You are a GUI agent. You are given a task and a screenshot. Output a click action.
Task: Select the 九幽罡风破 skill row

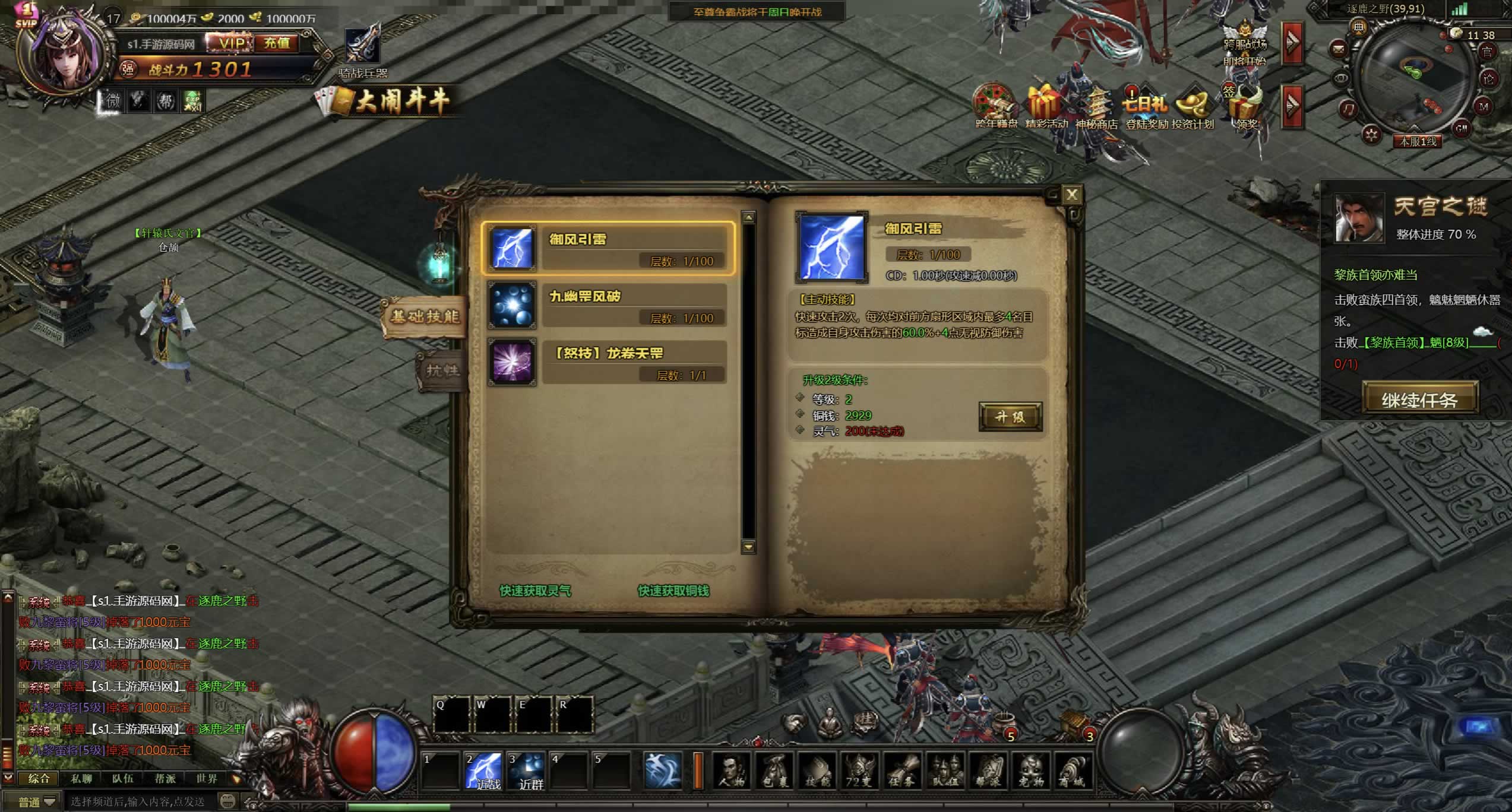607,305
